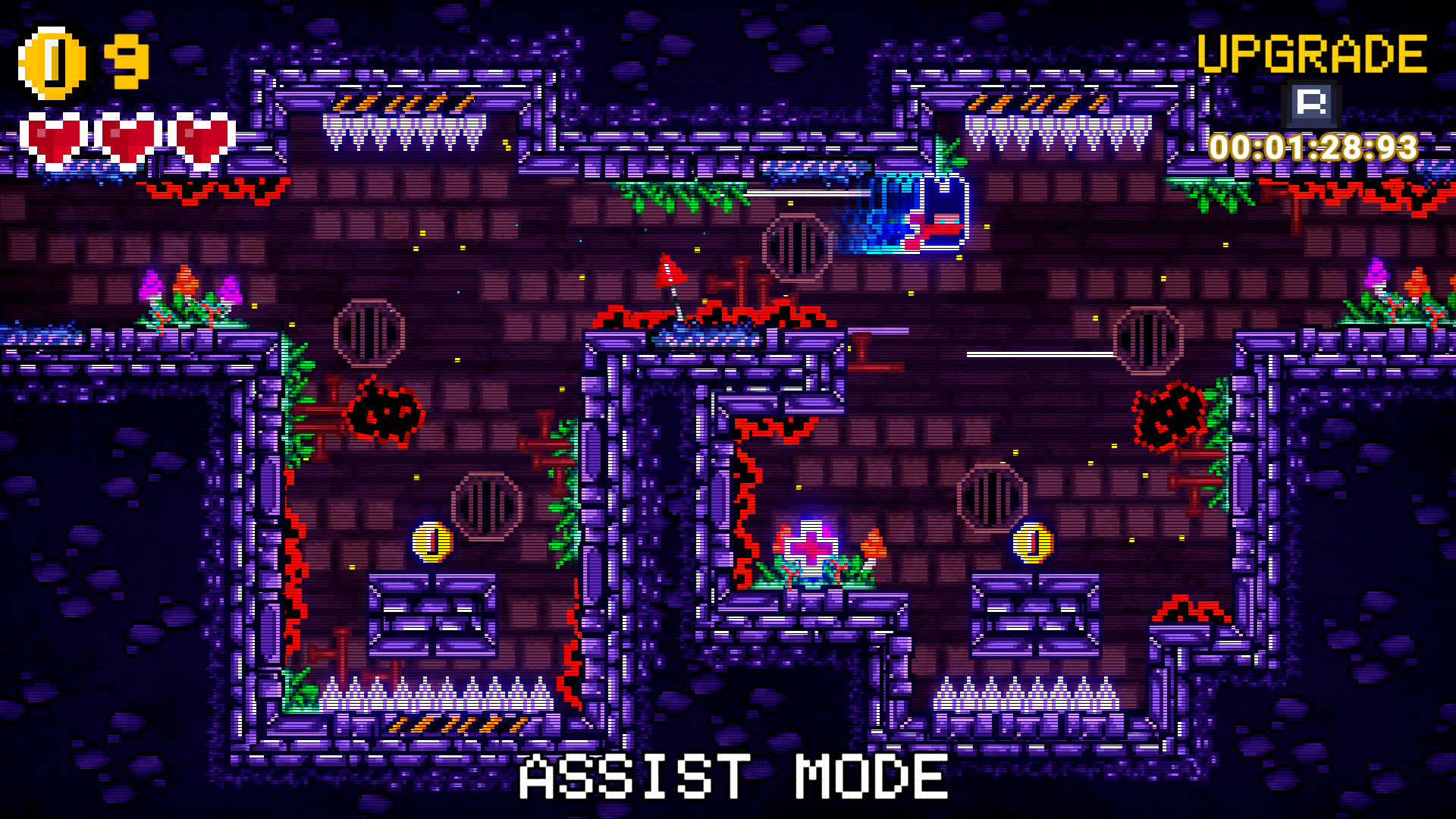Click the glowing health cross pickup
The width and height of the screenshot is (1456, 819).
click(810, 545)
